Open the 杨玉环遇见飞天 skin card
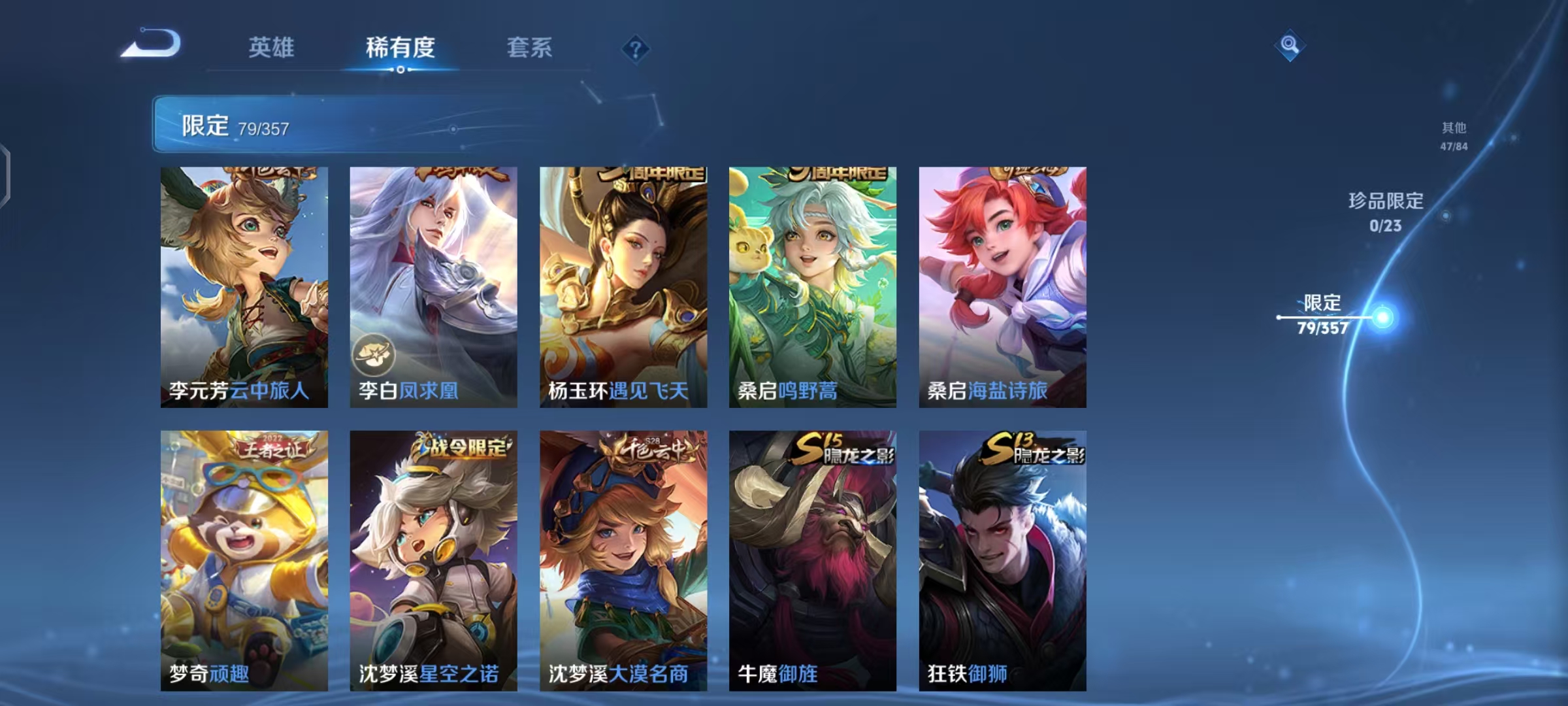This screenshot has width=1568, height=706. click(x=621, y=288)
